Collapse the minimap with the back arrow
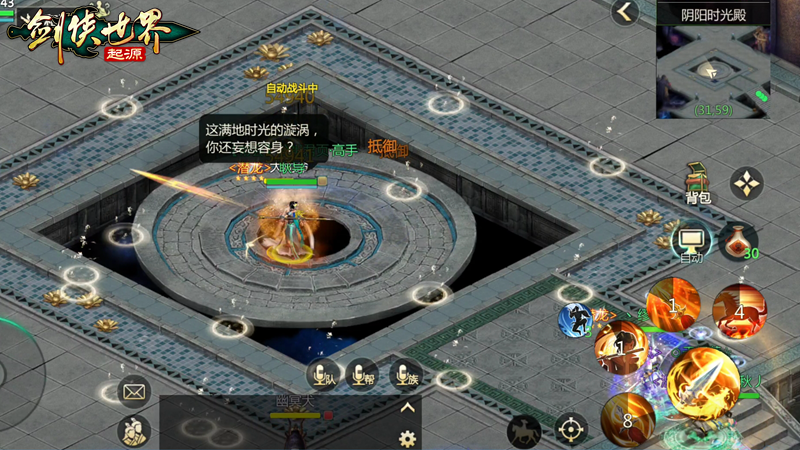The width and height of the screenshot is (800, 450). (x=626, y=12)
